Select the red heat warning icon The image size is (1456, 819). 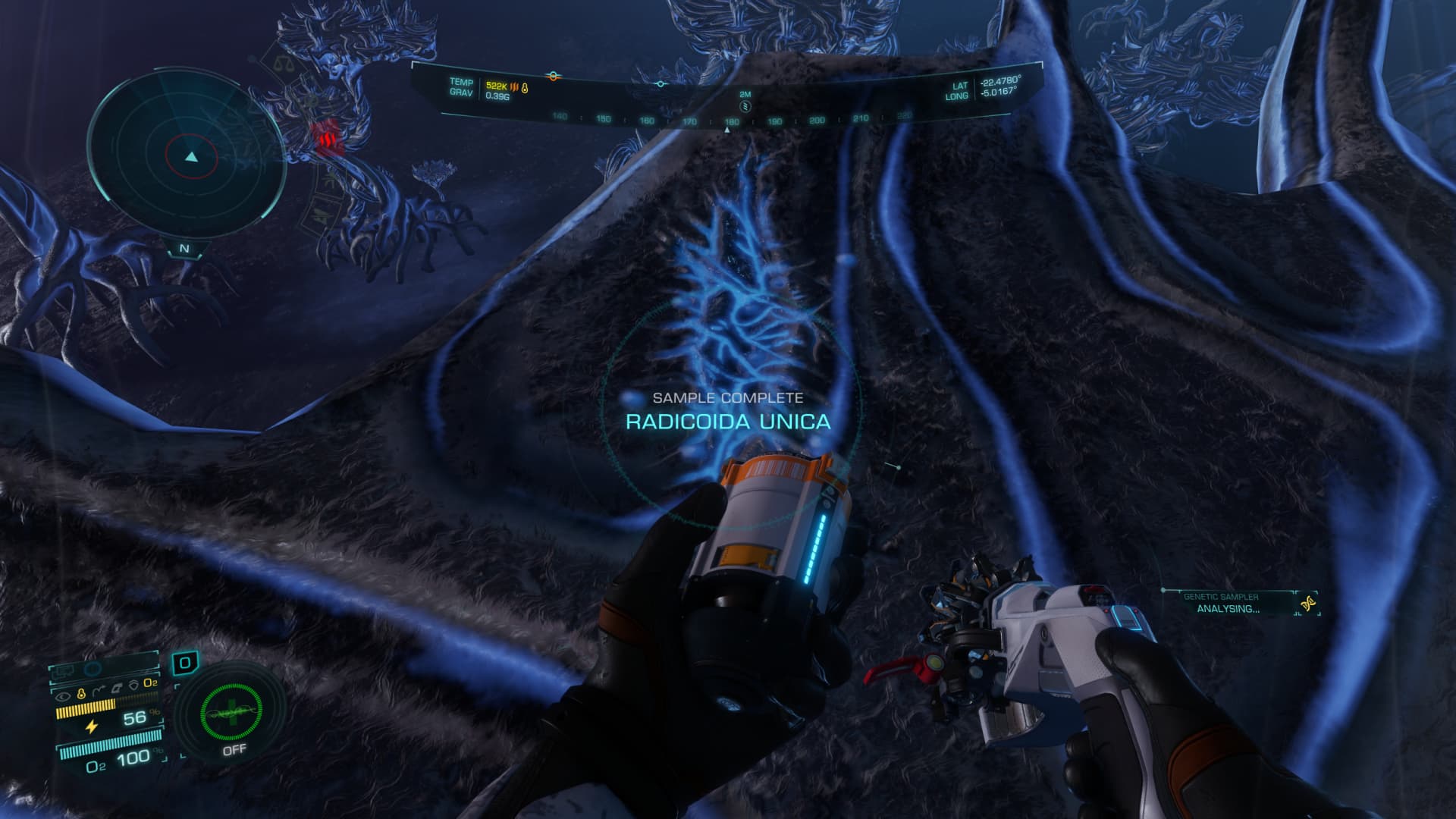coord(327,138)
